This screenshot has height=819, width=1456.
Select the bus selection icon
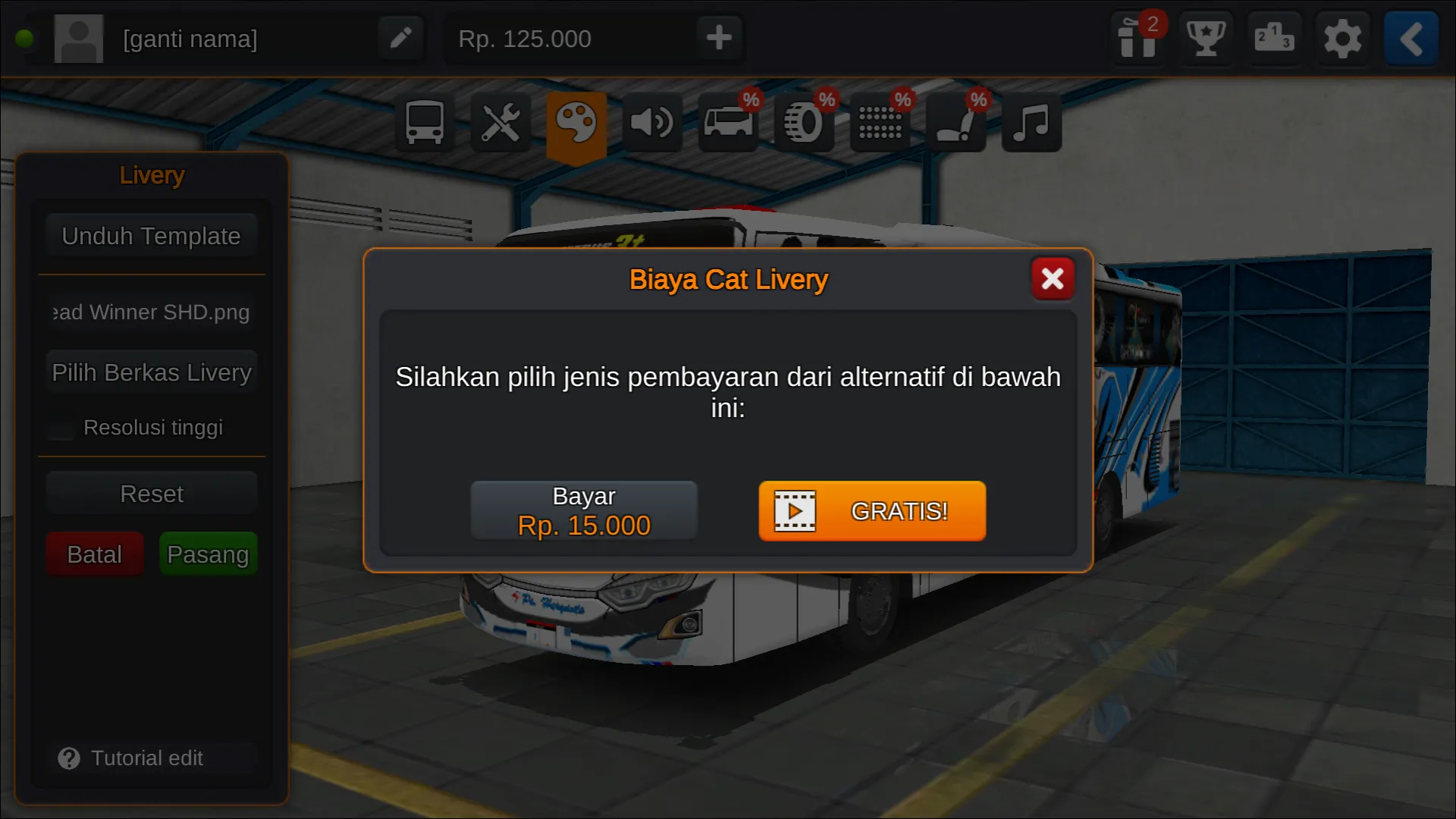coord(423,122)
